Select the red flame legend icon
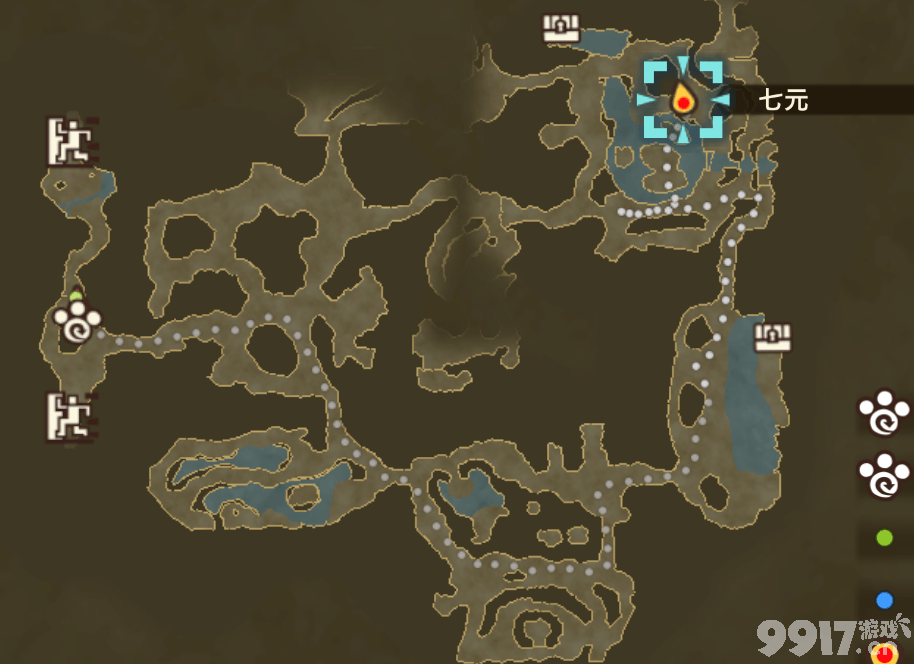This screenshot has width=914, height=664. tap(884, 655)
